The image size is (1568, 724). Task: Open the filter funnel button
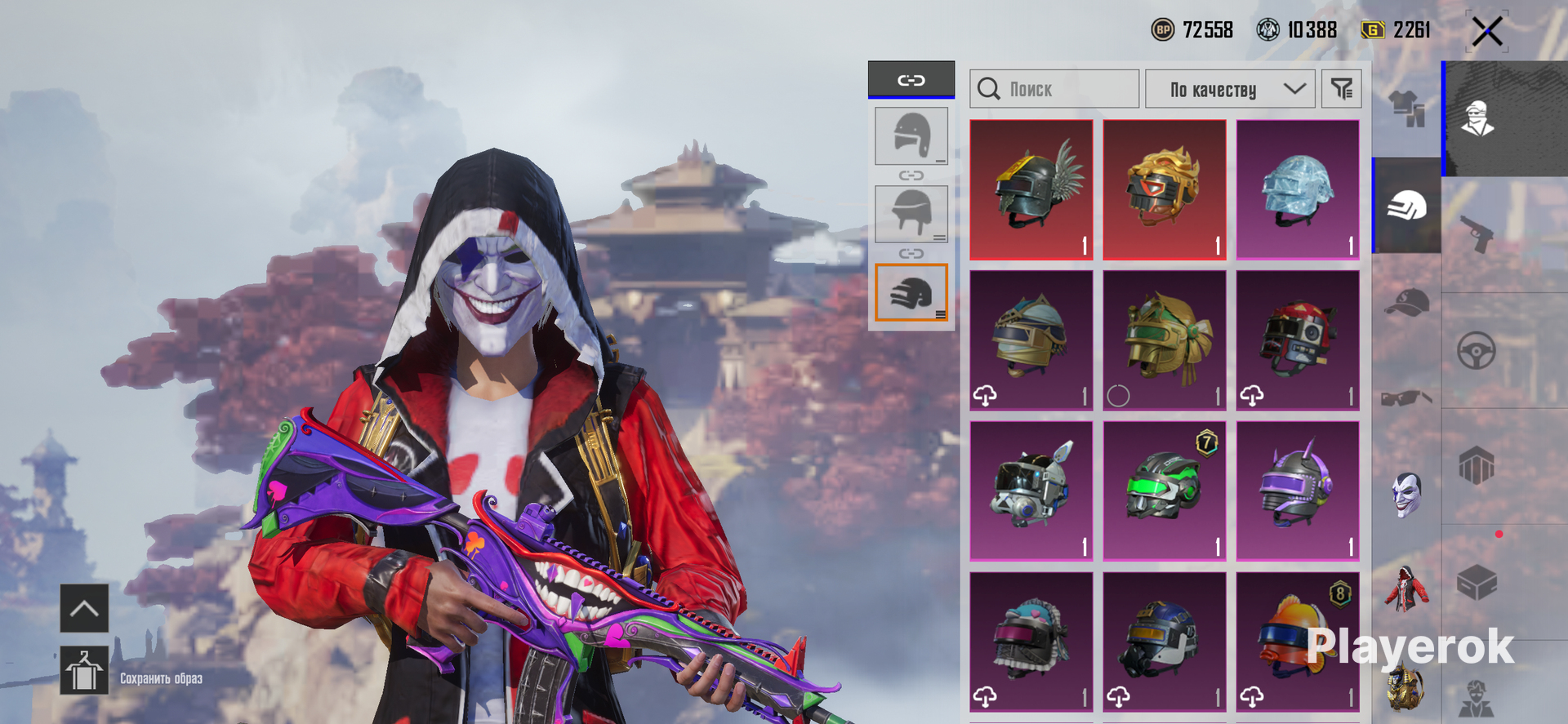pos(1341,89)
